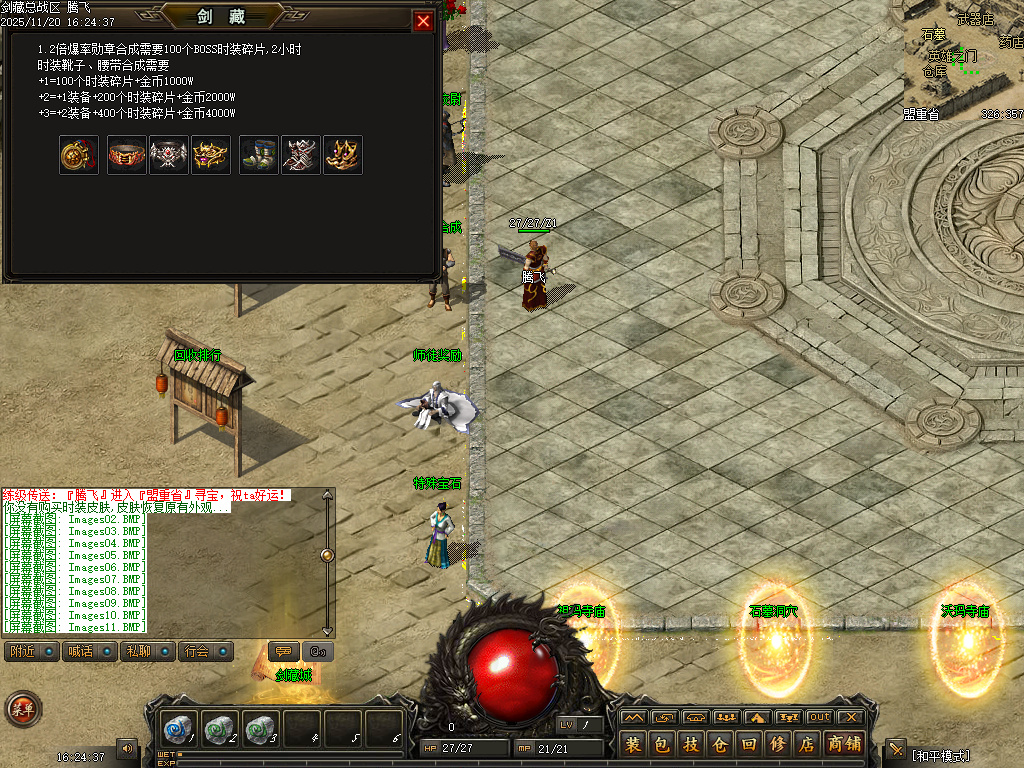Select the gold medal item icon
This screenshot has width=1024, height=768.
pyautogui.click(x=79, y=155)
